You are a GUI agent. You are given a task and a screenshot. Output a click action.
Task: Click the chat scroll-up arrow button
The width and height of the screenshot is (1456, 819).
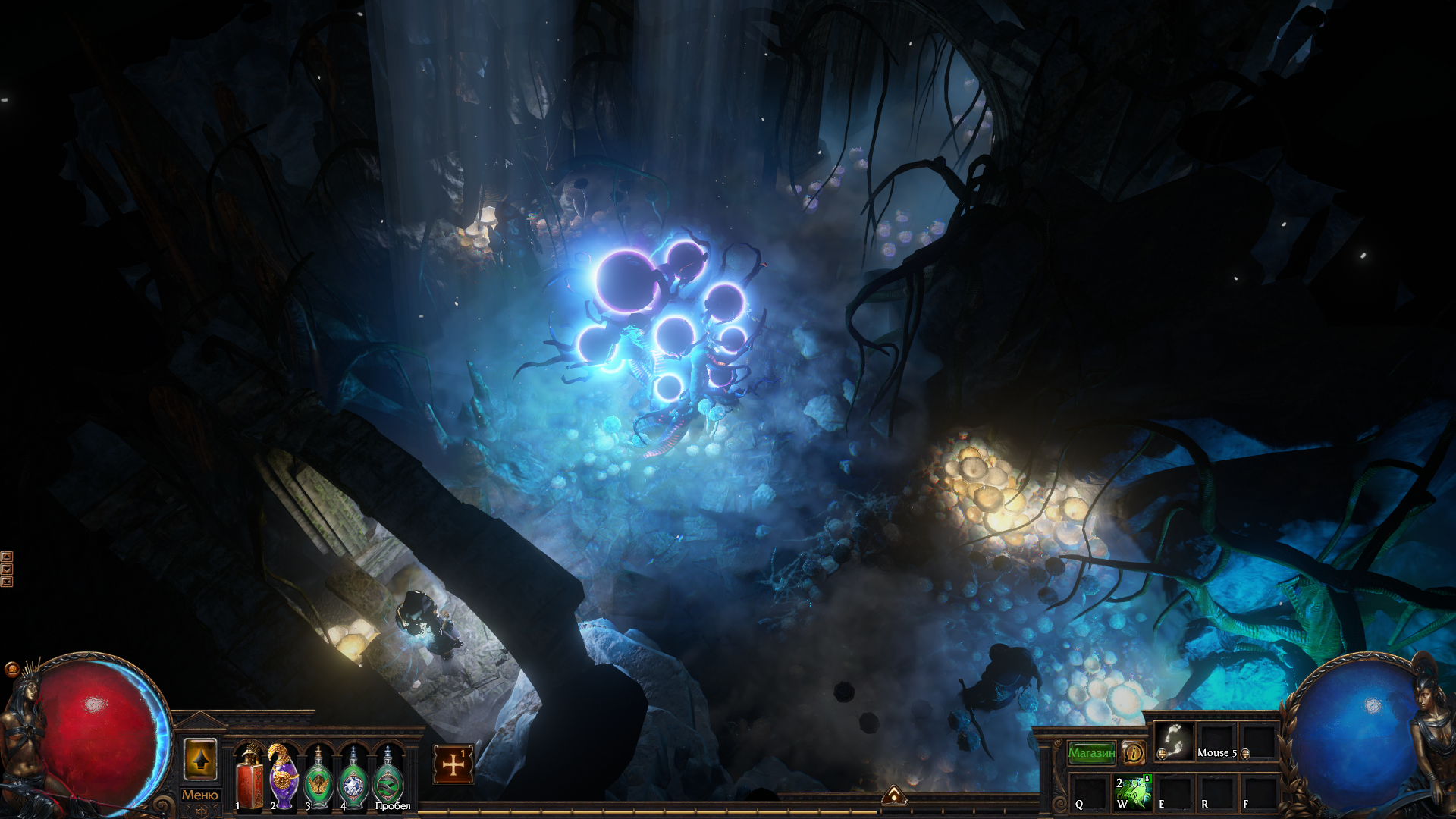pos(7,557)
